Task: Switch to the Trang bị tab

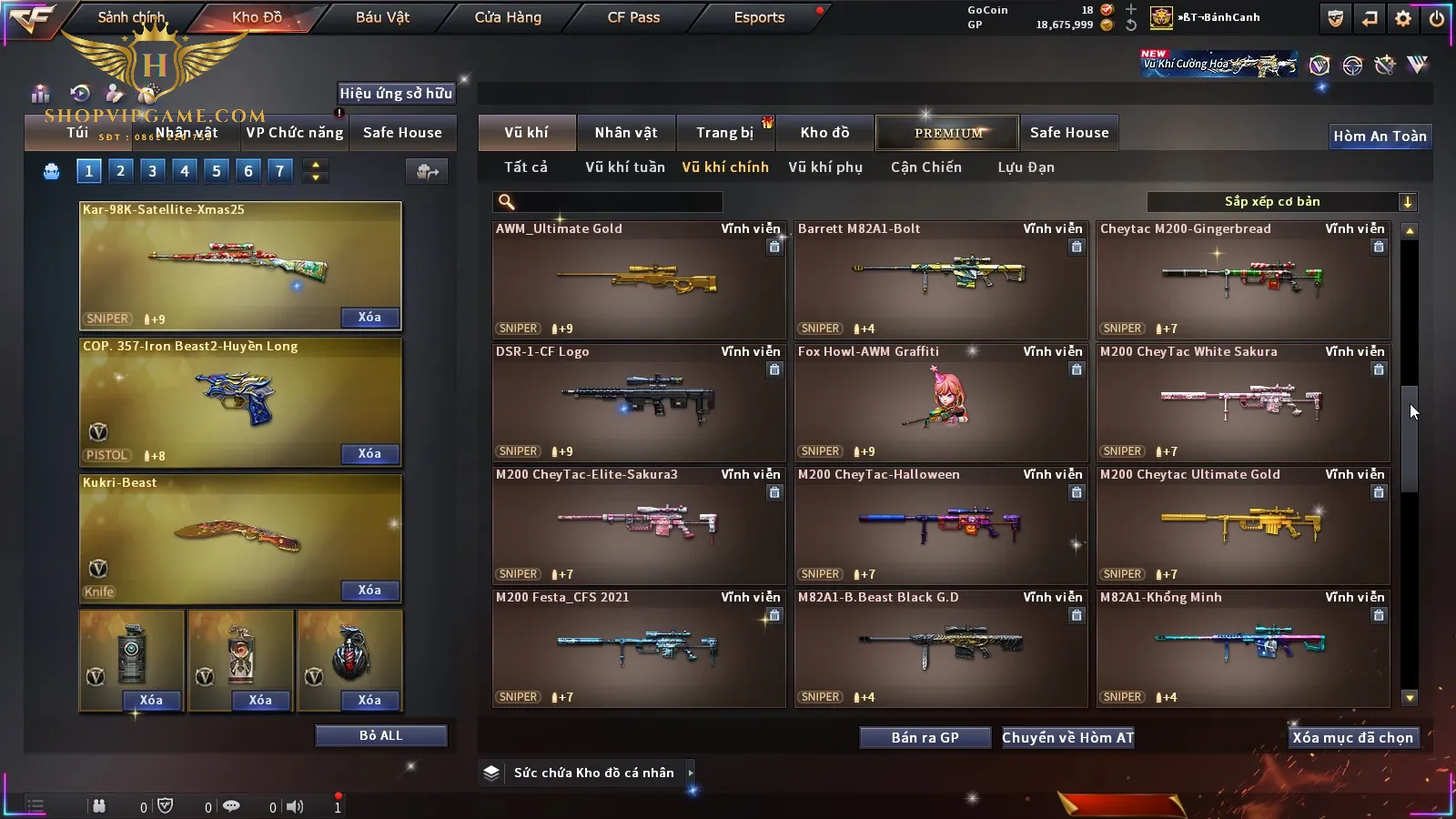Action: 724,133
